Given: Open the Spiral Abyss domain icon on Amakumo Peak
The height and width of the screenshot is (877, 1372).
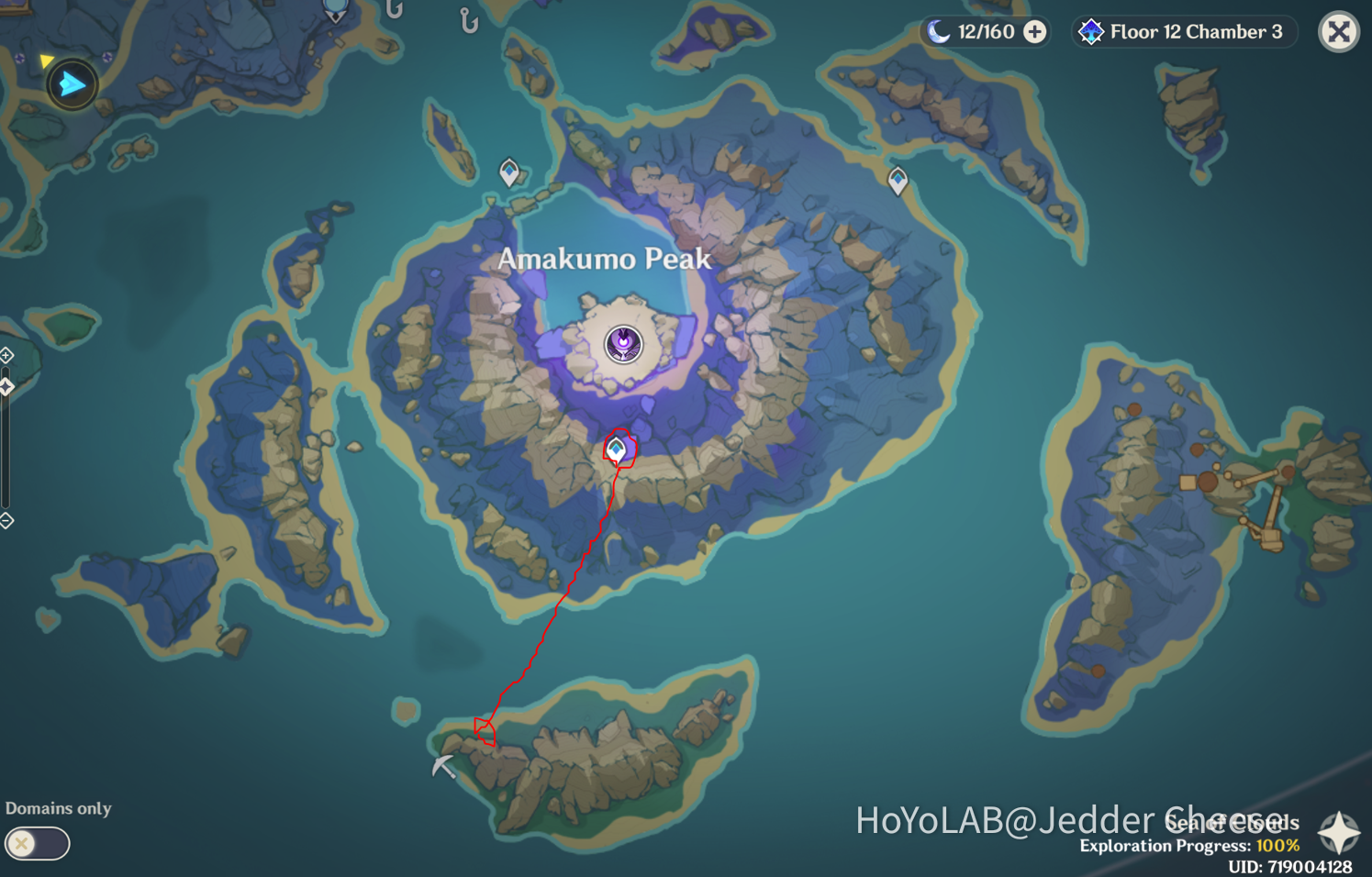Looking at the screenshot, I should click(625, 344).
